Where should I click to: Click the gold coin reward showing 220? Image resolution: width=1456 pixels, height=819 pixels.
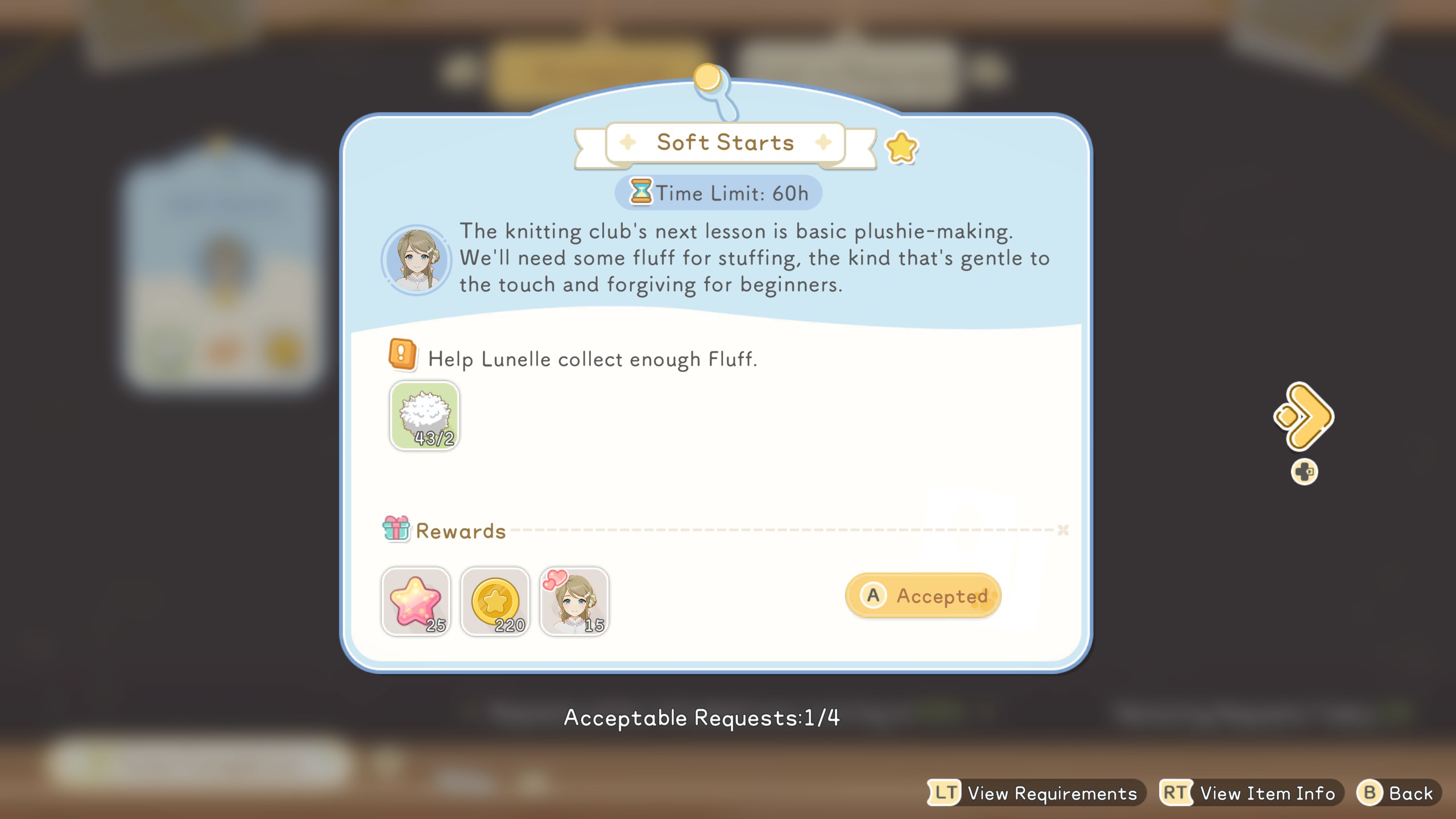pyautogui.click(x=495, y=601)
